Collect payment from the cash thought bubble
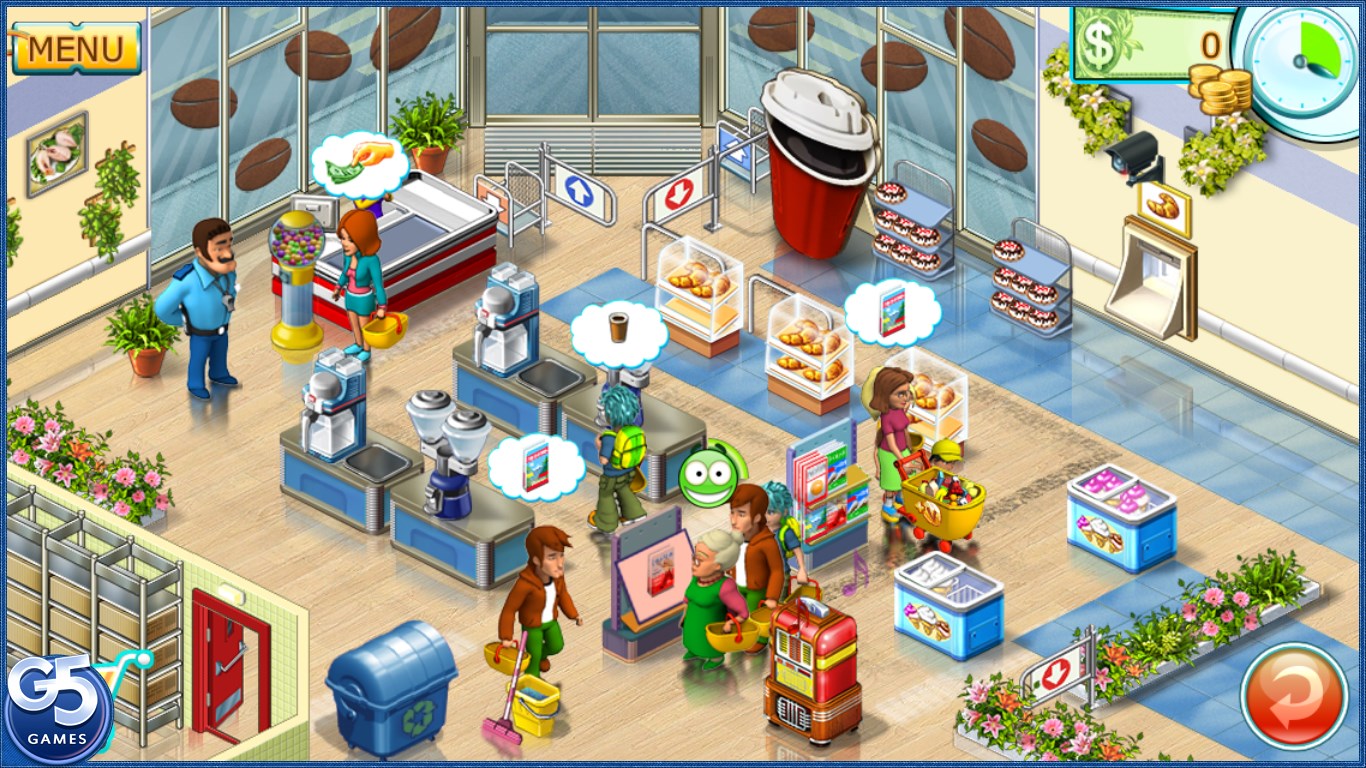This screenshot has height=768, width=1366. (x=359, y=164)
